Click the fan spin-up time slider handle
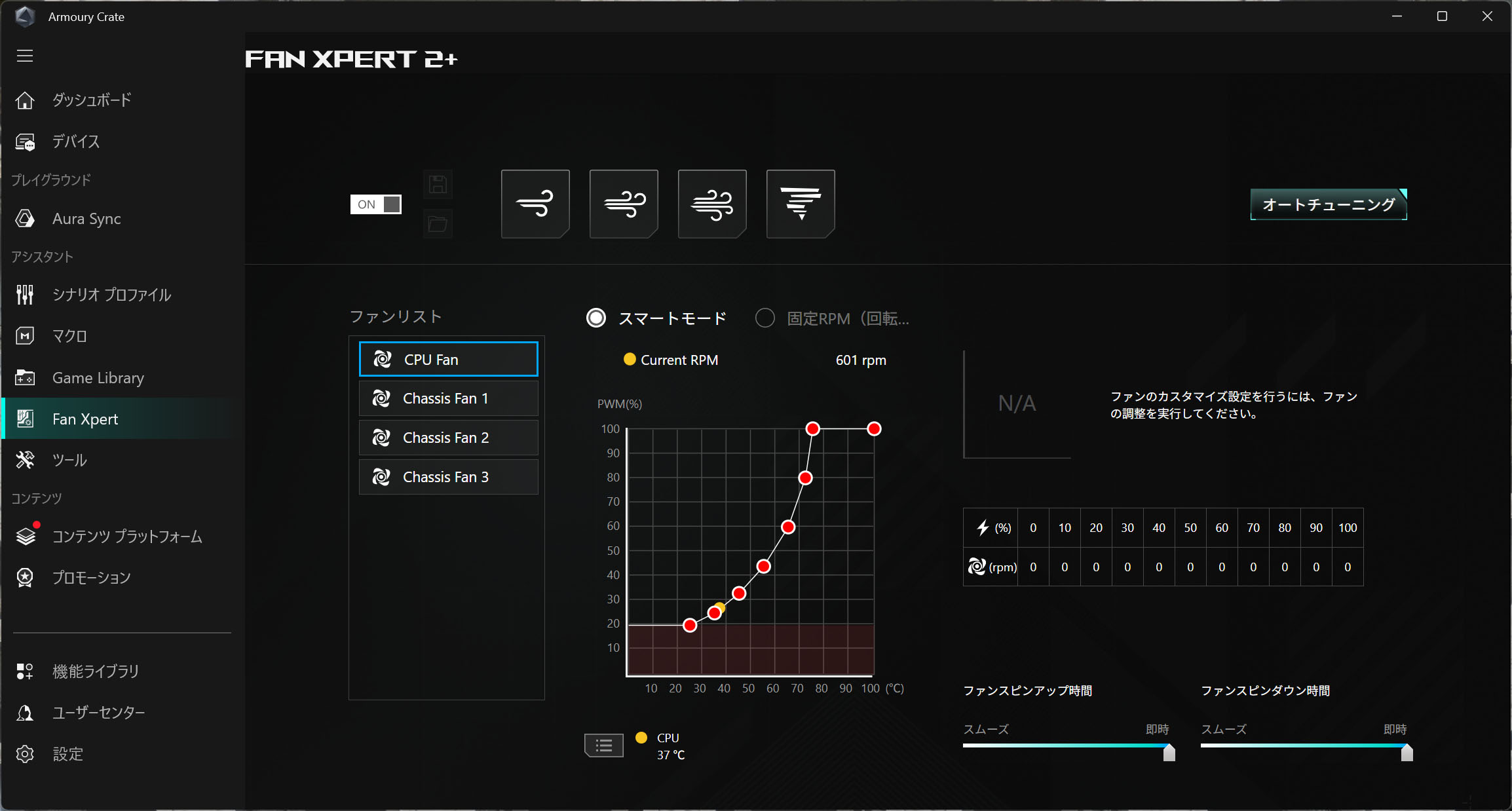Screen dimensions: 1512x811 [1169, 753]
